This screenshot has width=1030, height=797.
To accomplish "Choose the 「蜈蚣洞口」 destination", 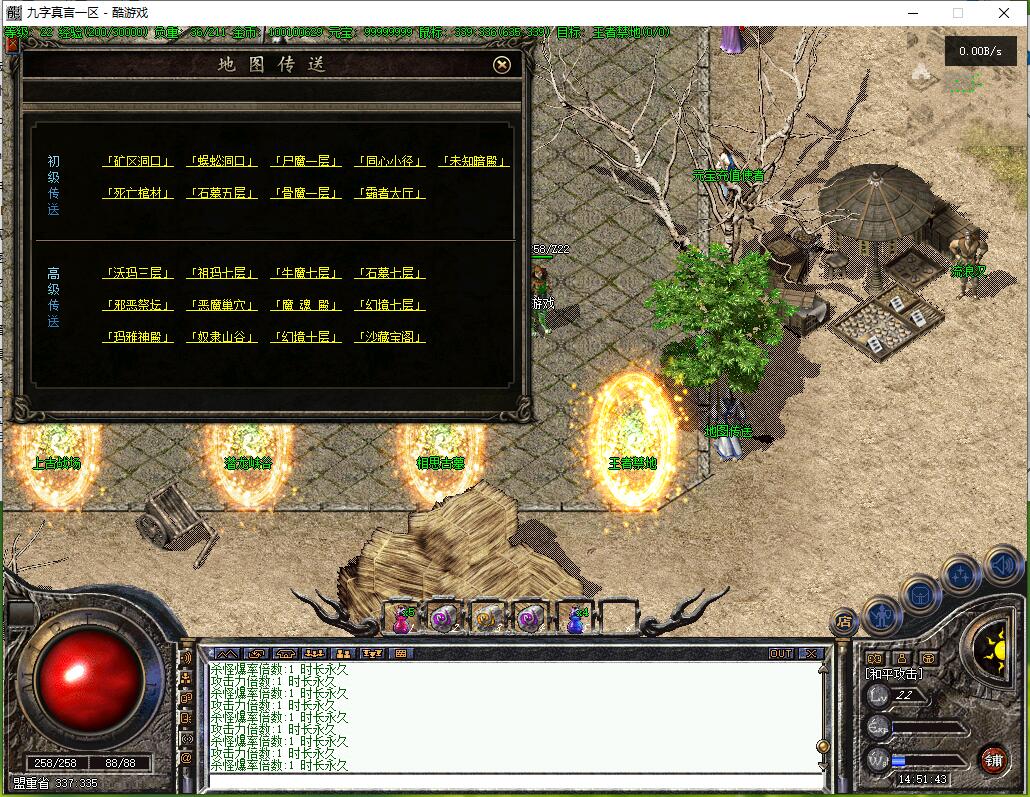I will [x=221, y=161].
